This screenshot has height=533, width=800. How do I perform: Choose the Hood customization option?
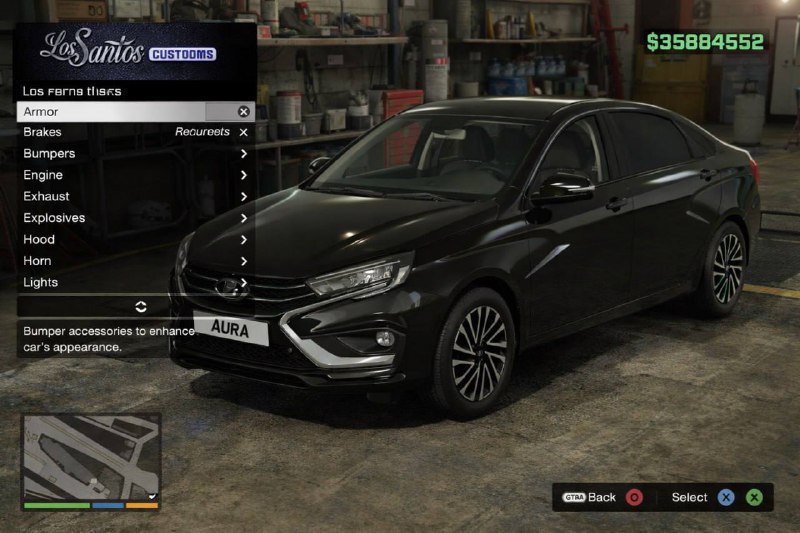[135, 240]
